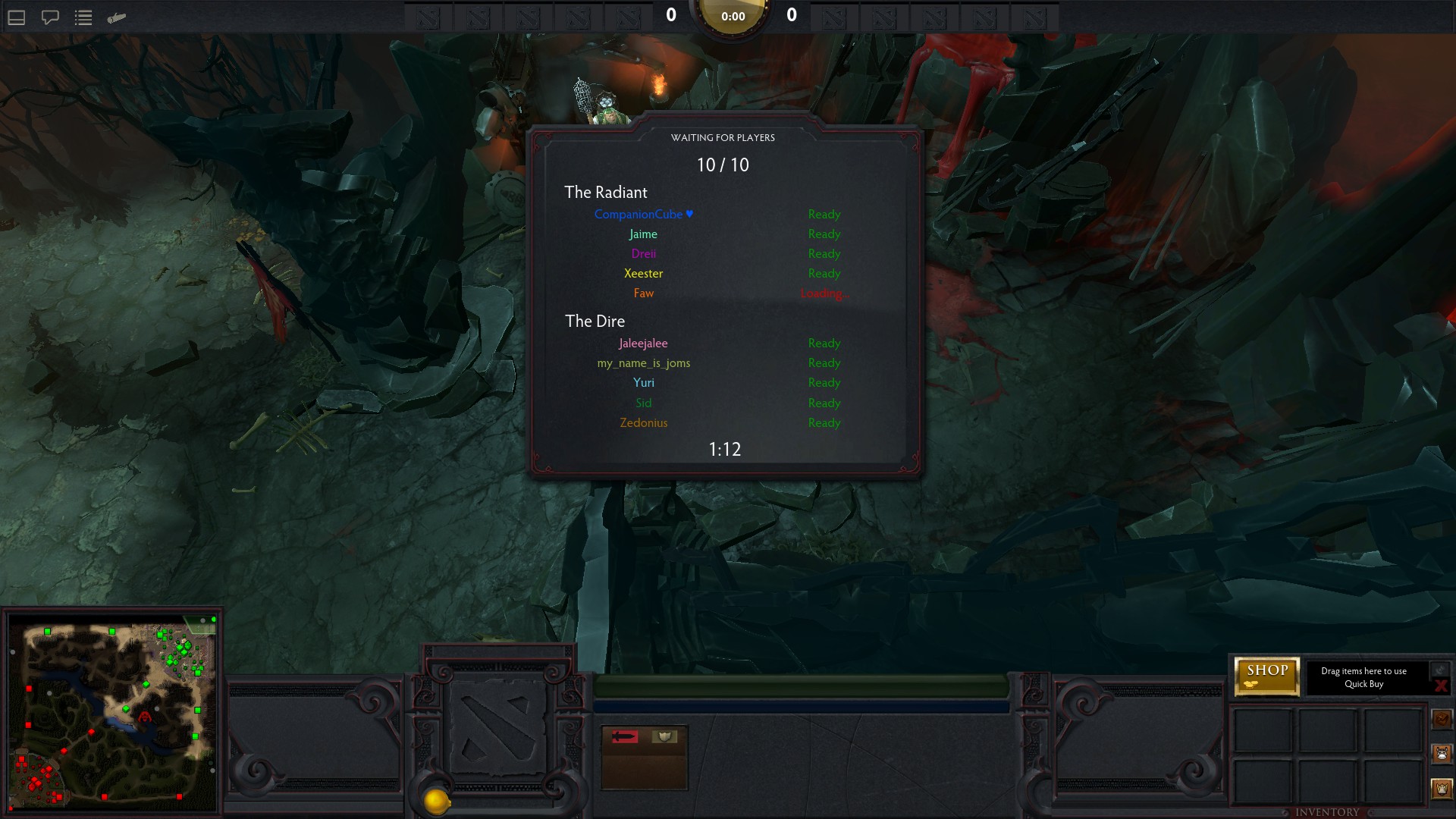Choose Jaleejalee in The Dire list
1456x819 pixels.
643,344
